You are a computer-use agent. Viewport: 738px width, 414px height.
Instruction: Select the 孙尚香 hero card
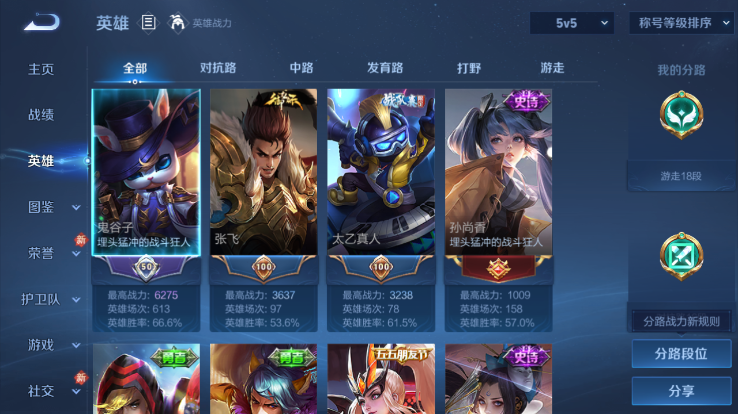[497, 175]
